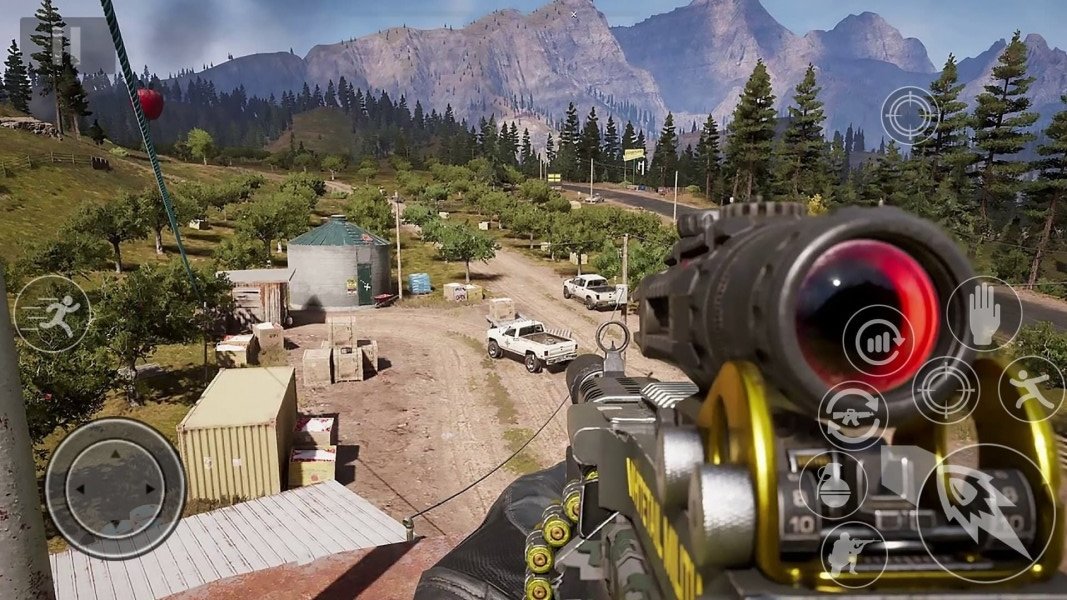
Task: Click the virtual movement joystick
Action: tap(115, 488)
